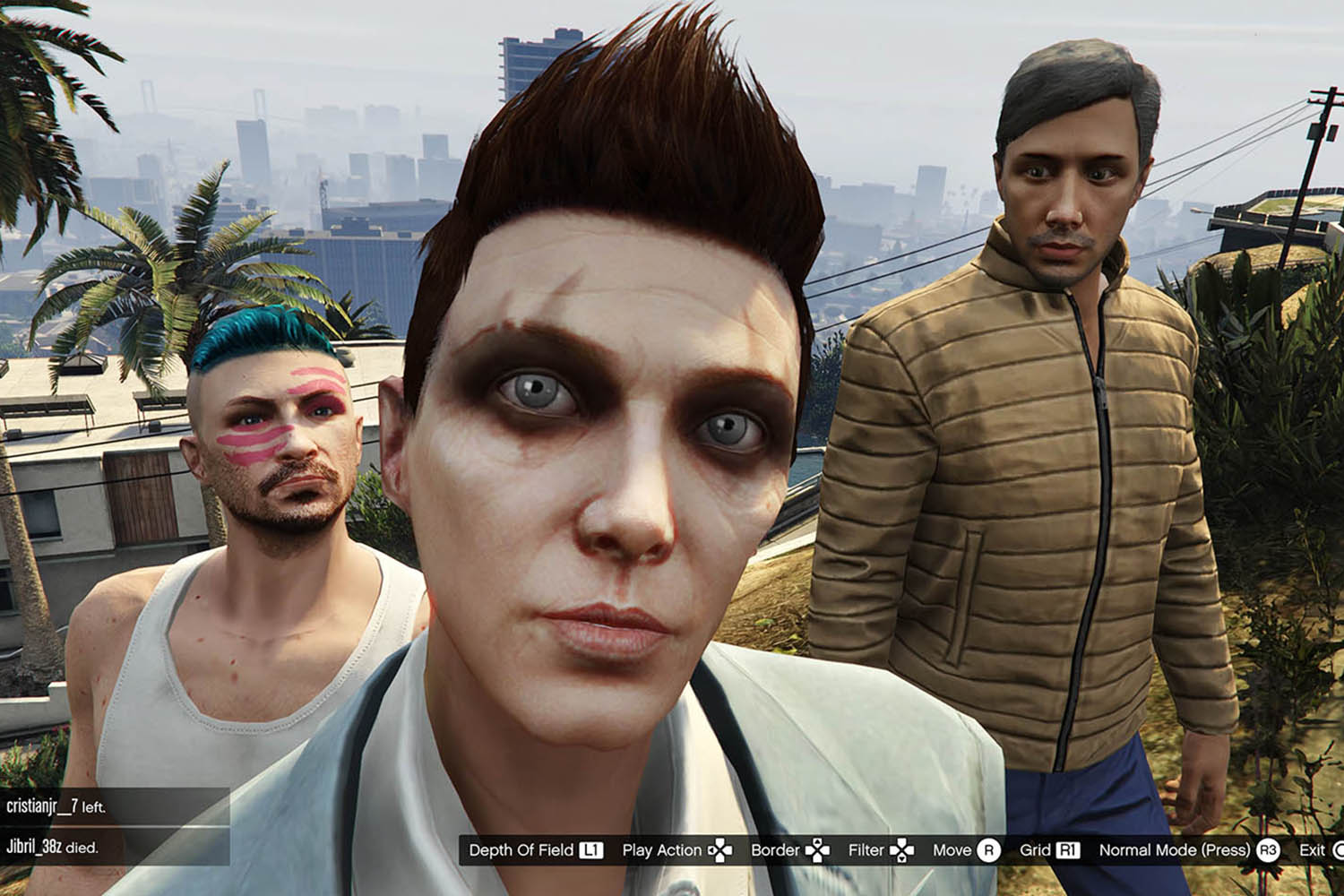1344x896 pixels.
Task: Open the Filter option
Action: tap(881, 850)
